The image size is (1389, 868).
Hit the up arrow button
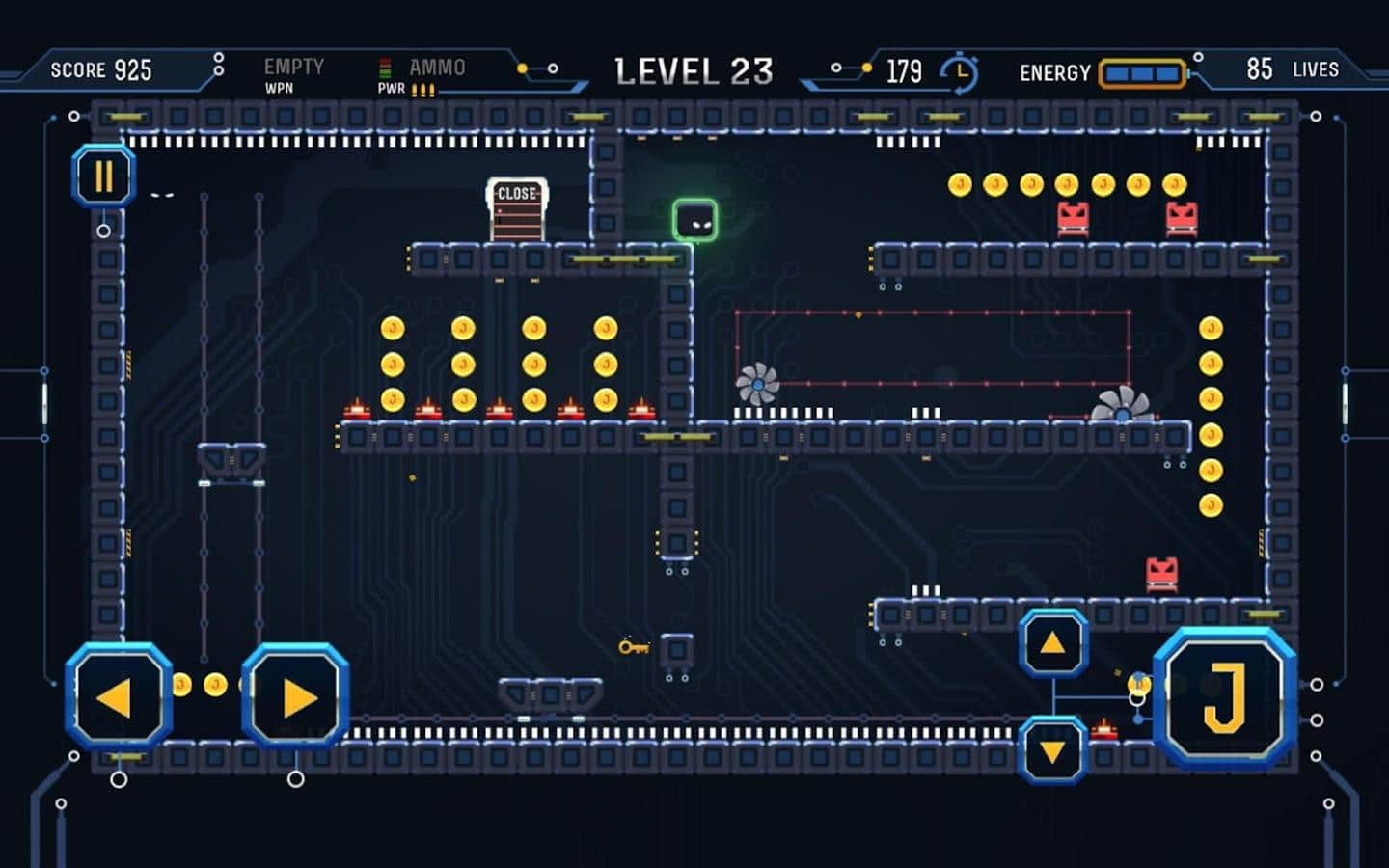[1053, 643]
